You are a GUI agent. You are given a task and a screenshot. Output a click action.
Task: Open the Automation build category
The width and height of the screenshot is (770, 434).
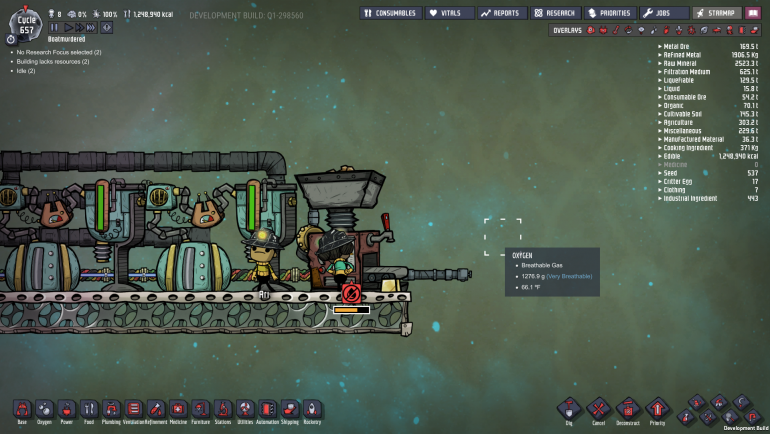(267, 409)
